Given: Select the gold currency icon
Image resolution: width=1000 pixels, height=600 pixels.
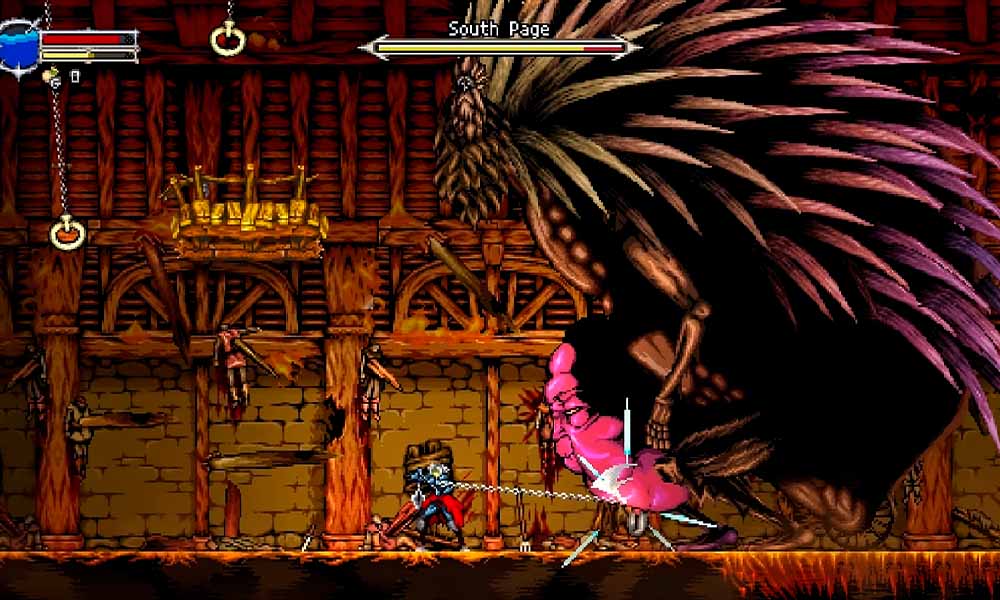Looking at the screenshot, I should (x=50, y=74).
